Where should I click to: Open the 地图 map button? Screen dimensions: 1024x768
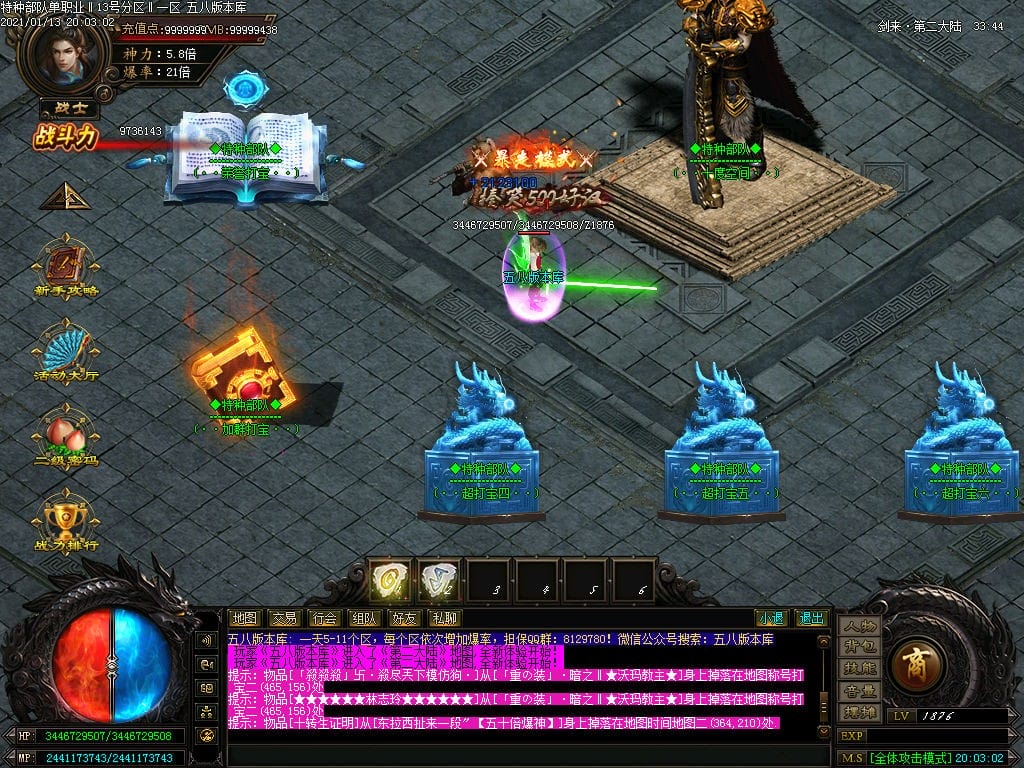tap(245, 618)
